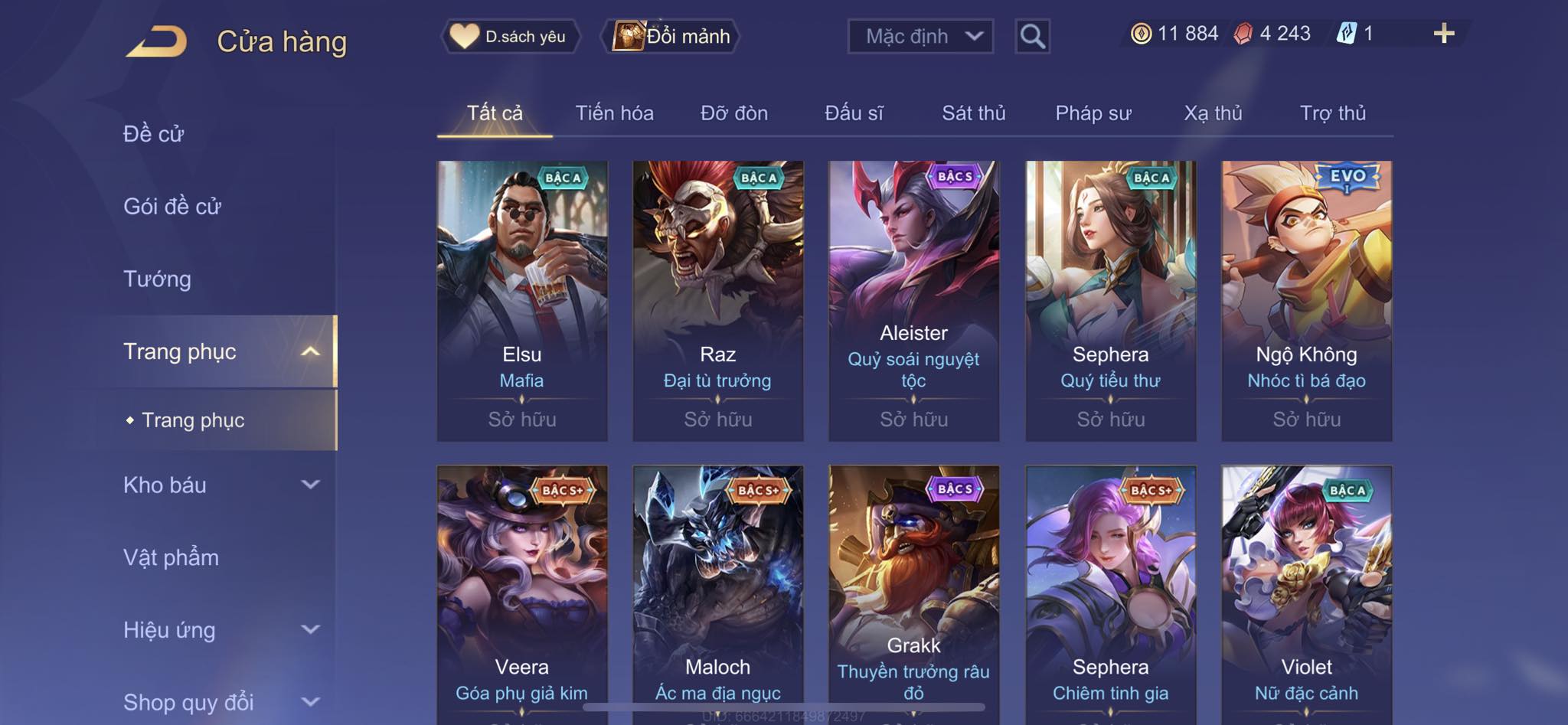Image resolution: width=1568 pixels, height=725 pixels.
Task: Expand the Hiệu ứng menu
Action: [x=220, y=630]
